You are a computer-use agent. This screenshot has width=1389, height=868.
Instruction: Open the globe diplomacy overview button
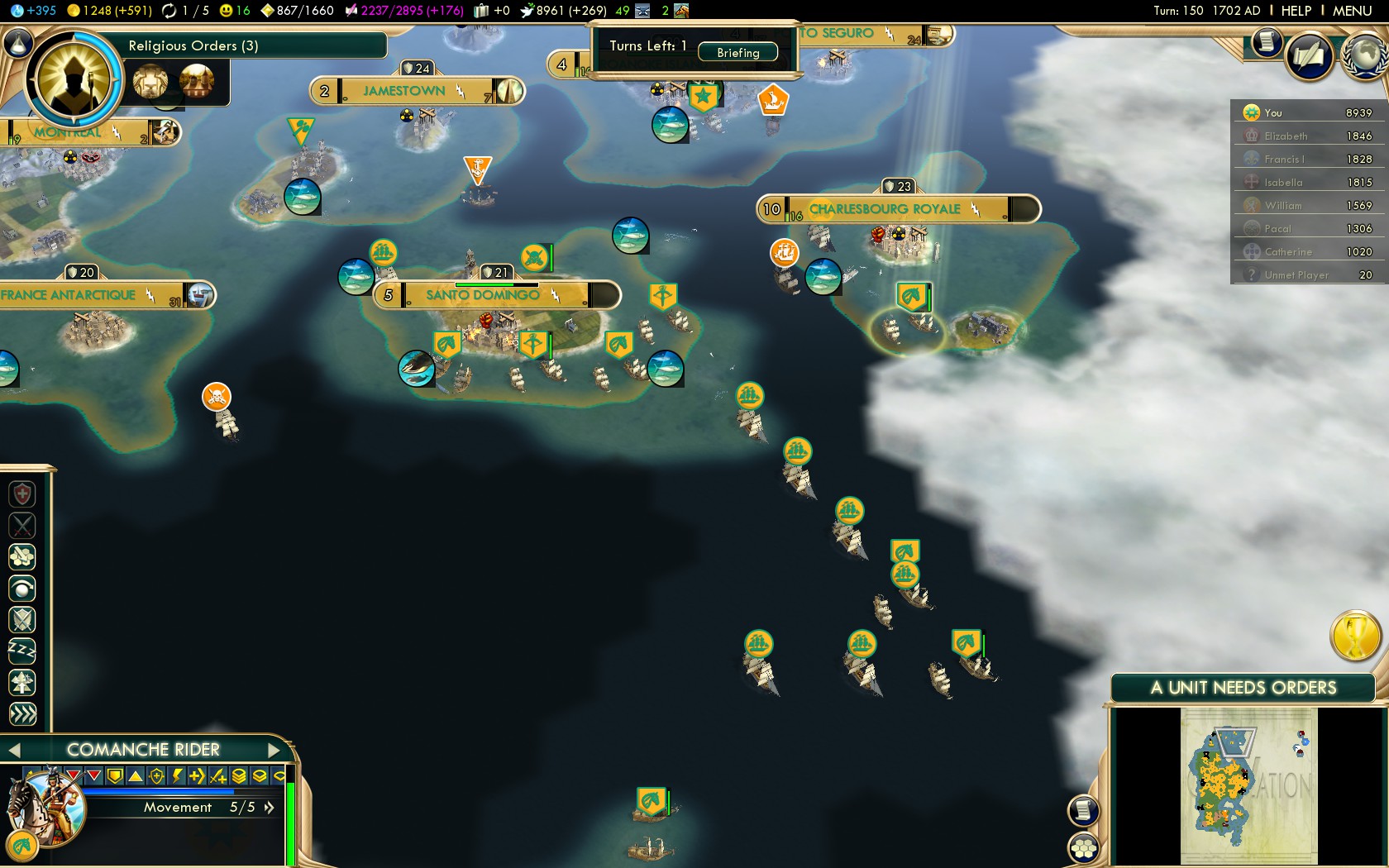1366,55
